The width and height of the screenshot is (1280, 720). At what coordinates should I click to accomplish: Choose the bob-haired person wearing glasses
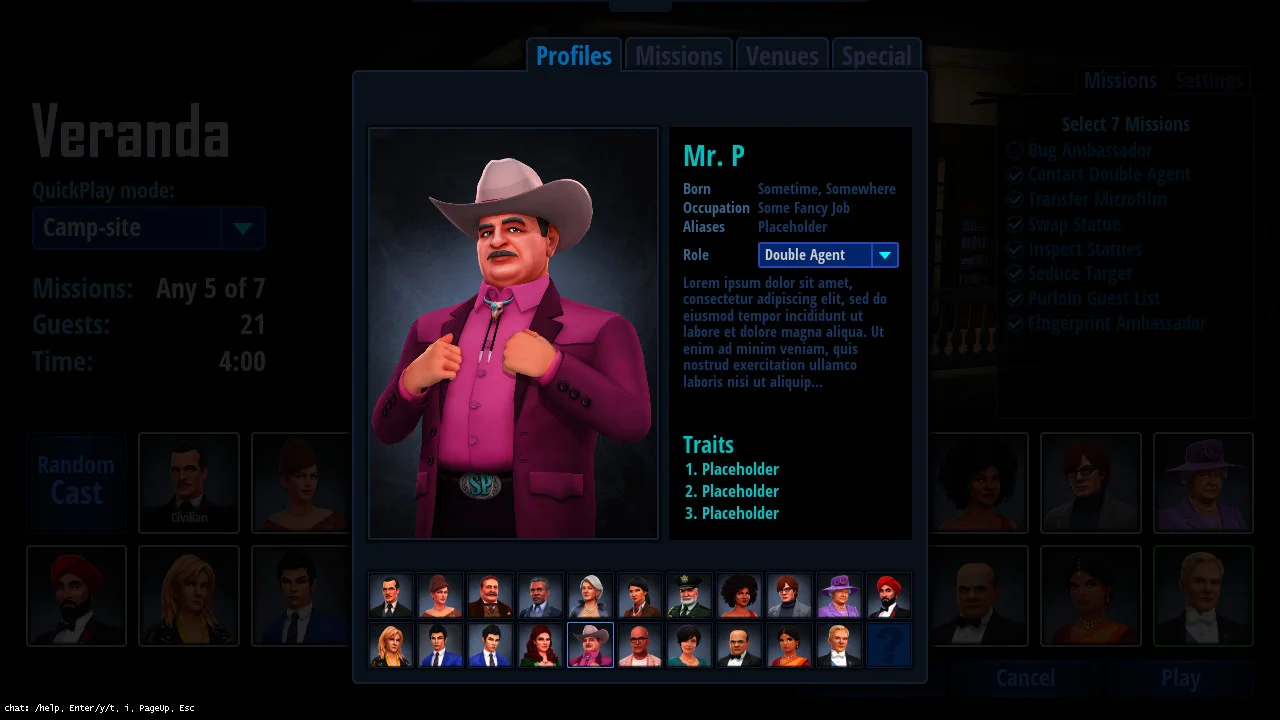pyautogui.click(x=789, y=596)
